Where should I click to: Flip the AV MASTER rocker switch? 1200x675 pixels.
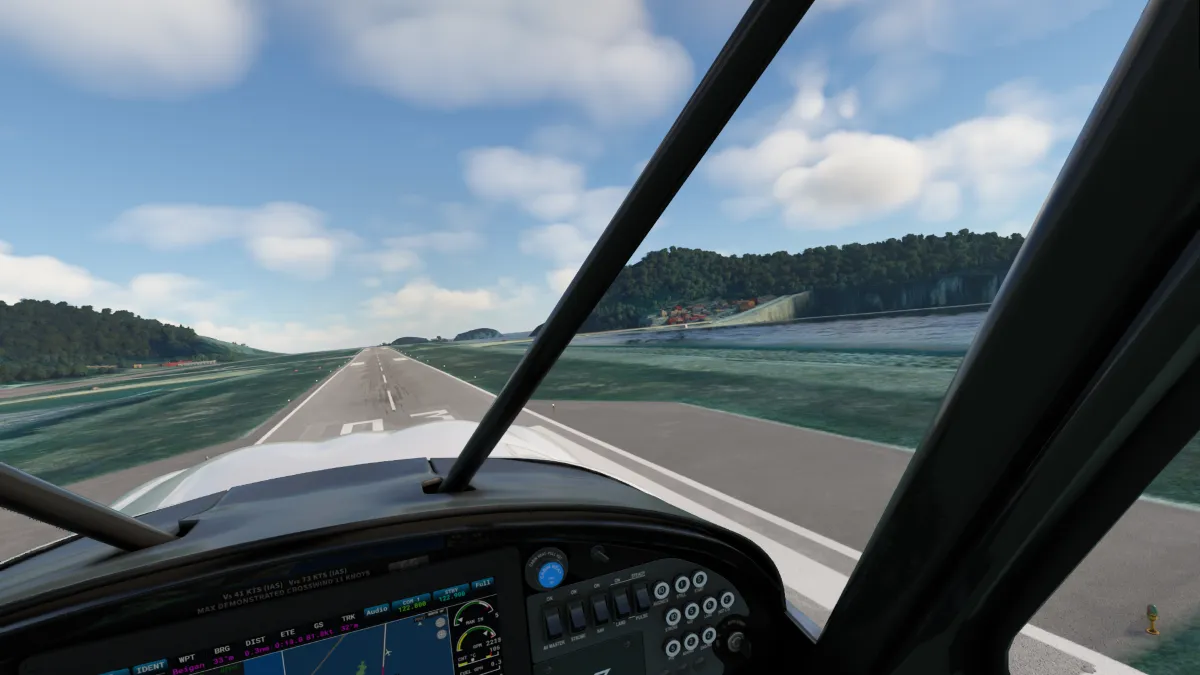(553, 623)
